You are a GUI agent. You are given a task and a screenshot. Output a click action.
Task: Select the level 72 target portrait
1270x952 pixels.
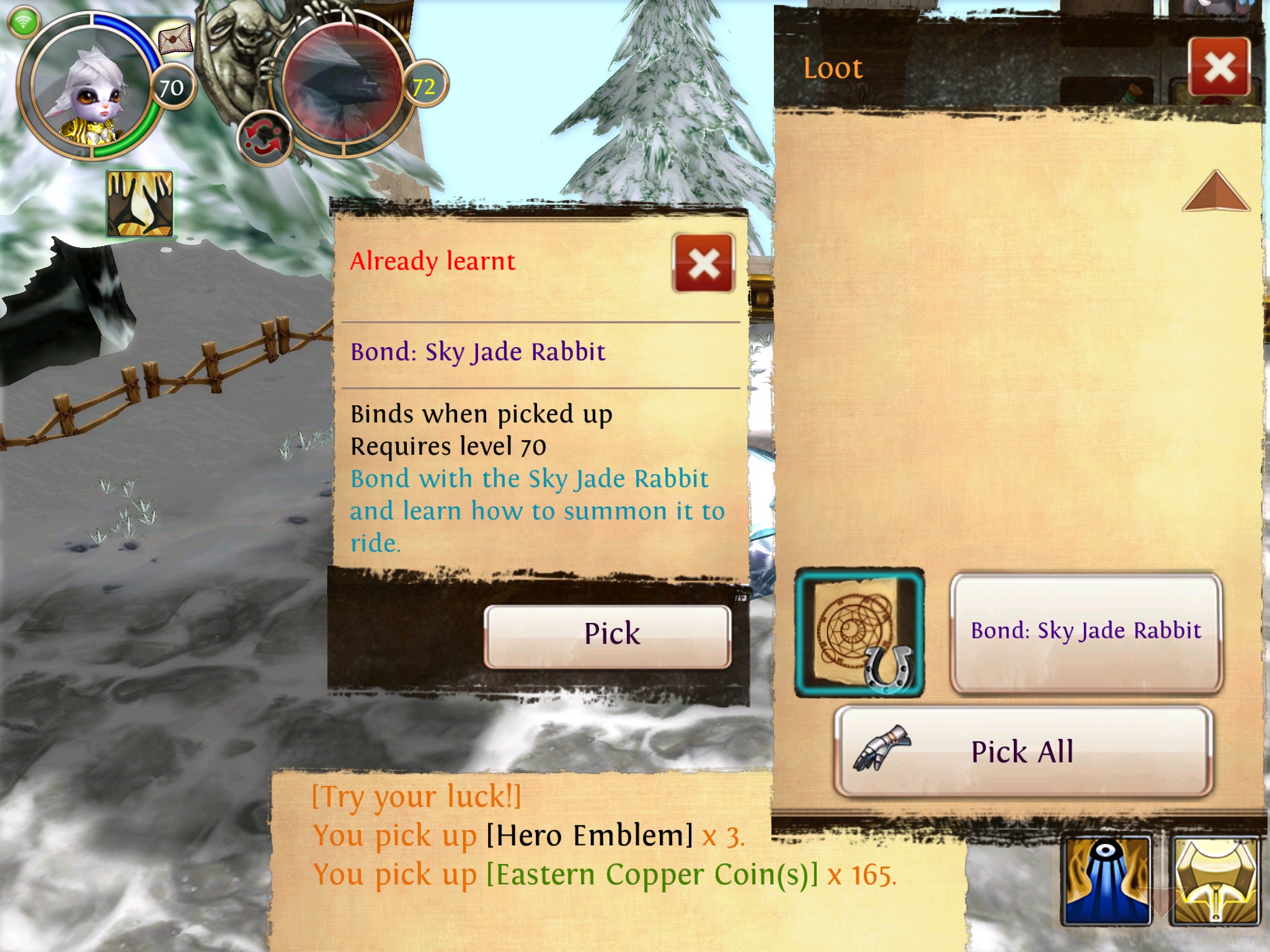(x=343, y=84)
